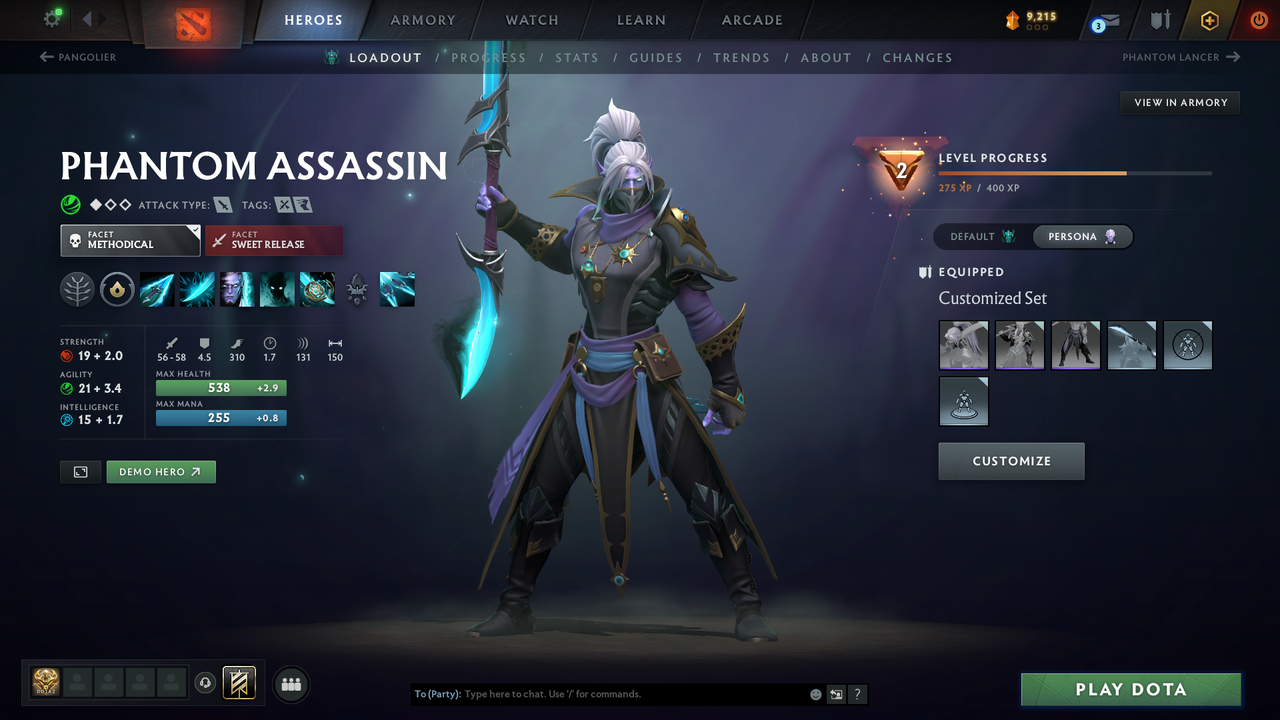Open the mail inbox with 3 notifications
This screenshot has height=720, width=1280.
pyautogui.click(x=1104, y=20)
